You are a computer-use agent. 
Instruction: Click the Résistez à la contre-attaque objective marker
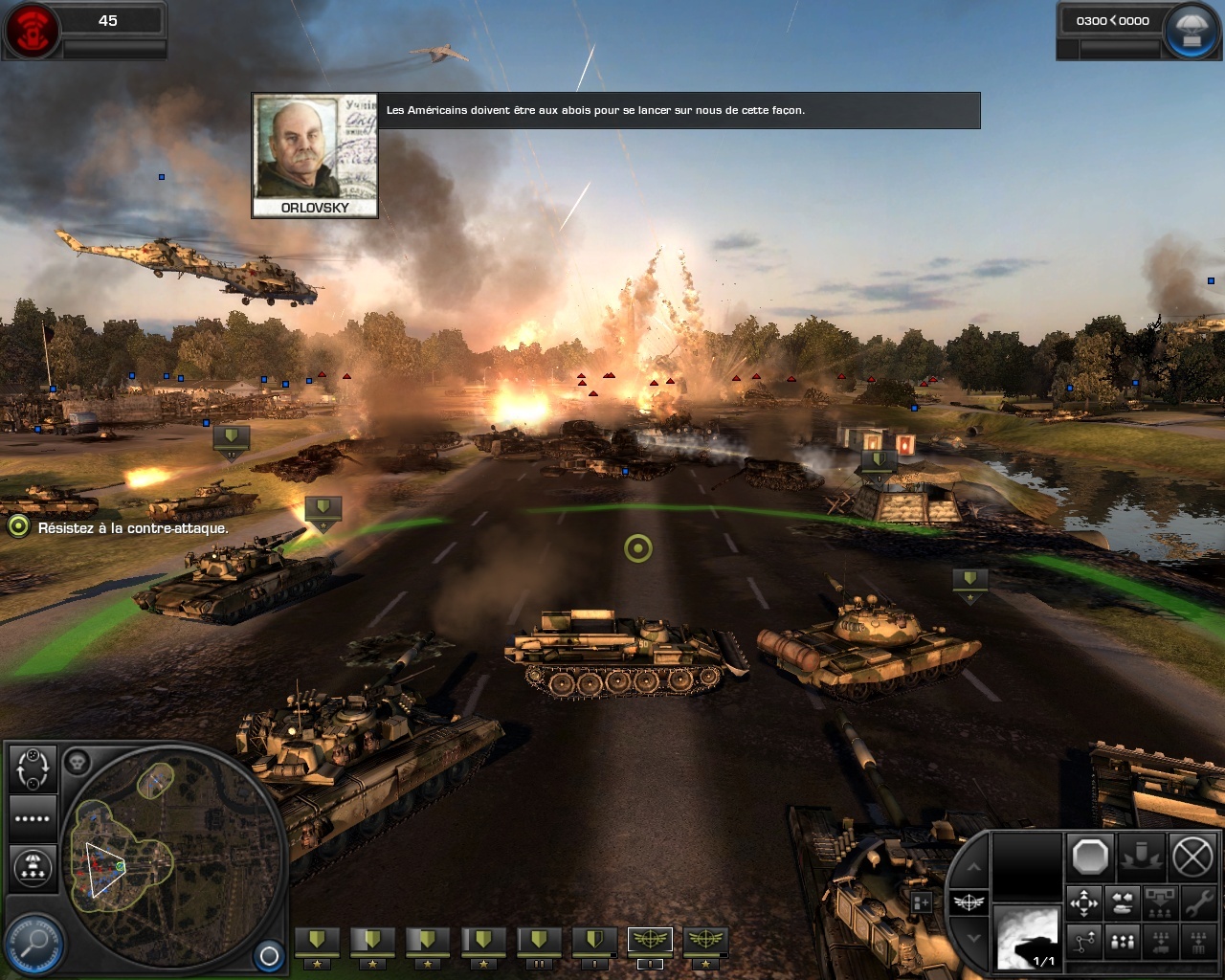click(x=18, y=526)
